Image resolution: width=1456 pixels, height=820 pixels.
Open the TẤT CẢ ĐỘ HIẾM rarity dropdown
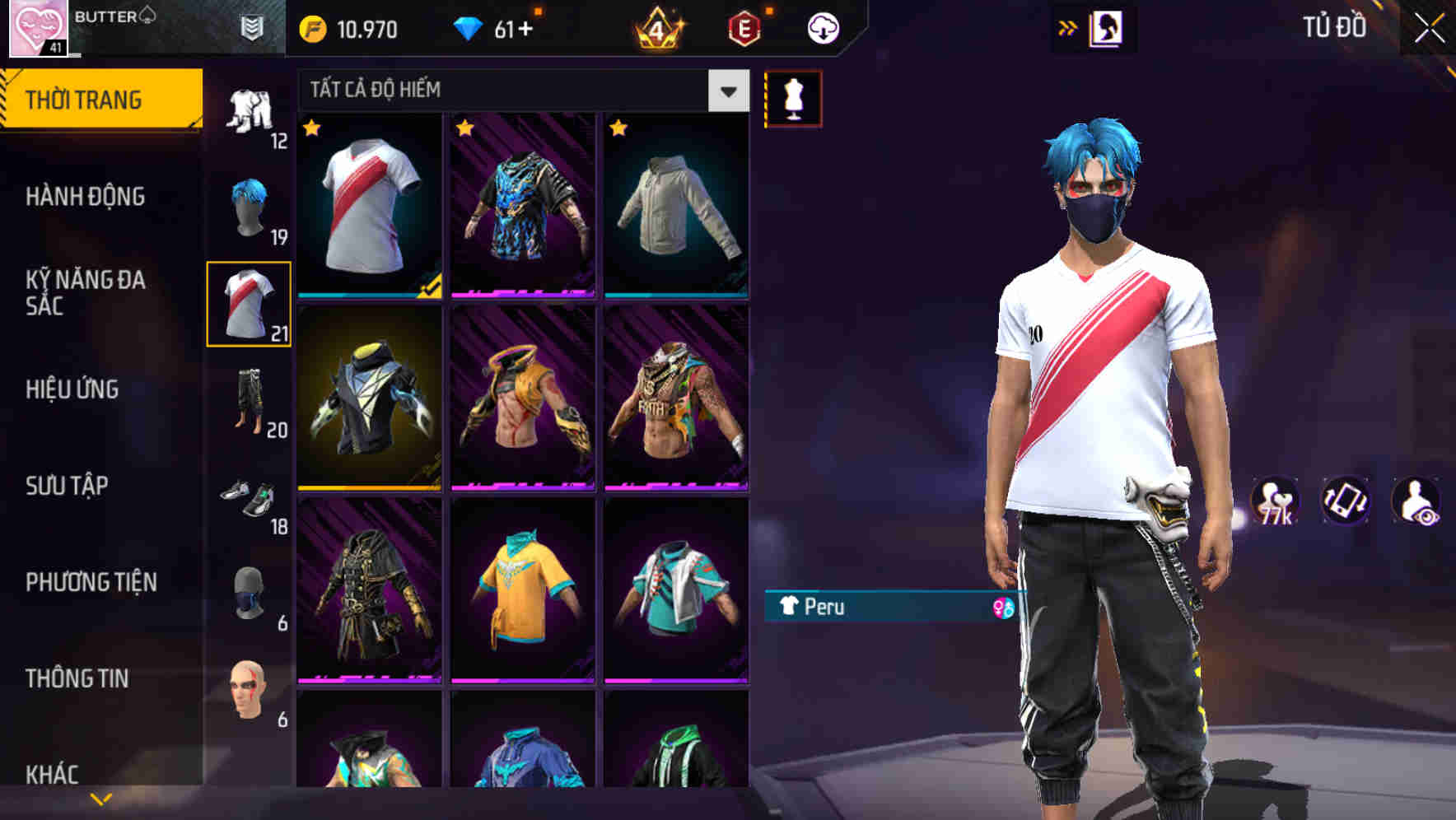[728, 91]
